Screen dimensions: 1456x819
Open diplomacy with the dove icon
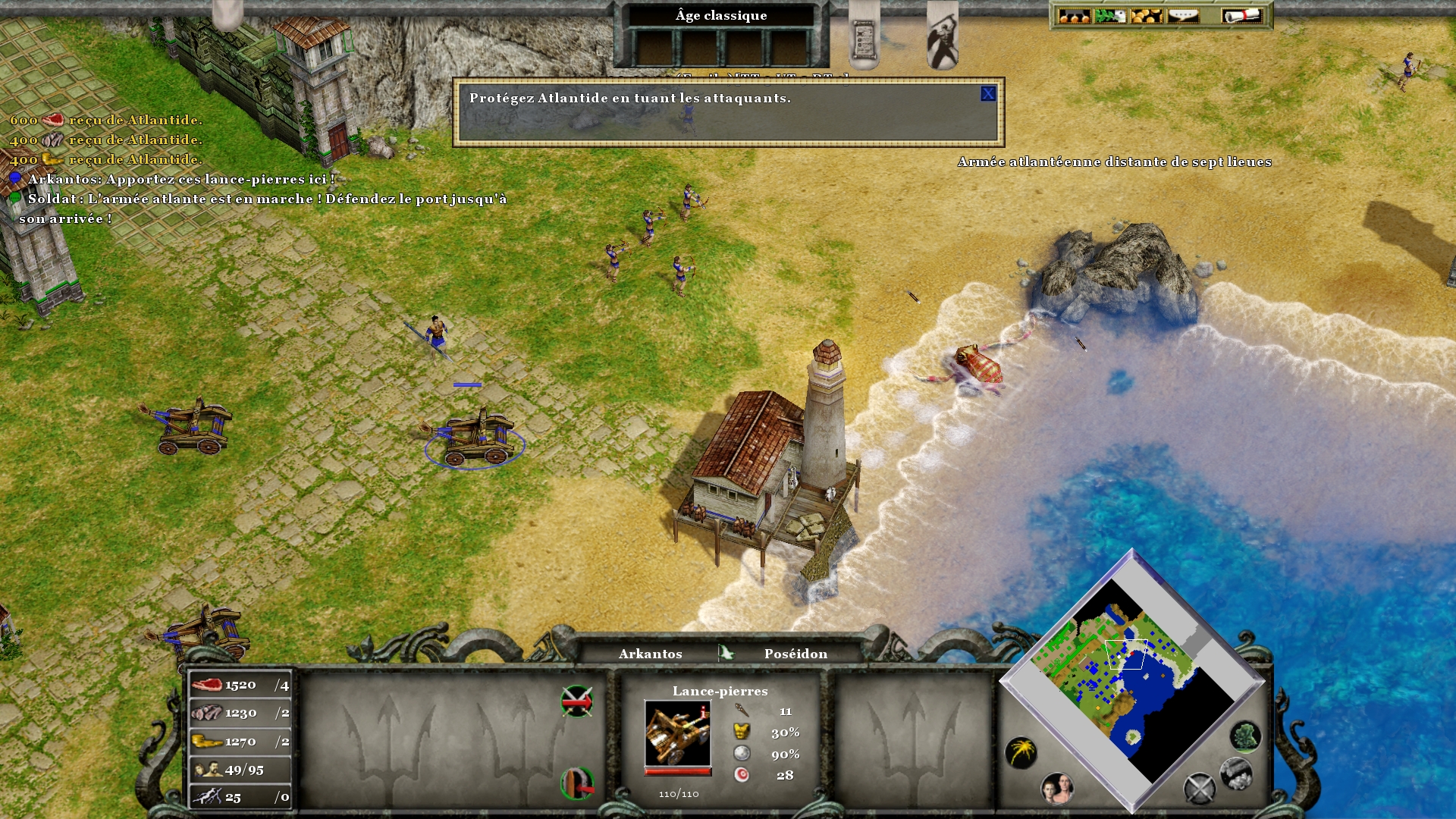[1110, 16]
